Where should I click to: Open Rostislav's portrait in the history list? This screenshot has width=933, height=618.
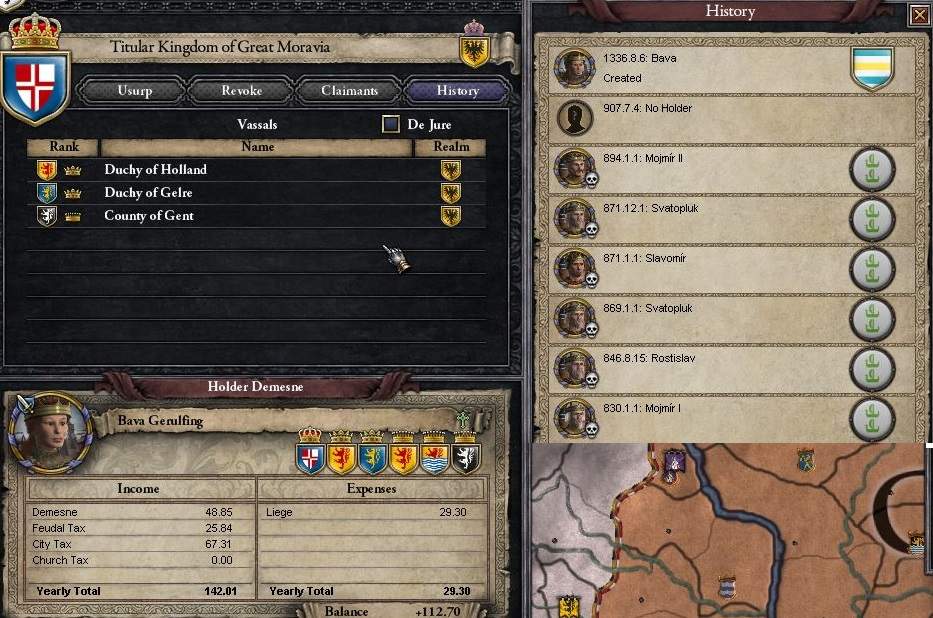tap(575, 369)
